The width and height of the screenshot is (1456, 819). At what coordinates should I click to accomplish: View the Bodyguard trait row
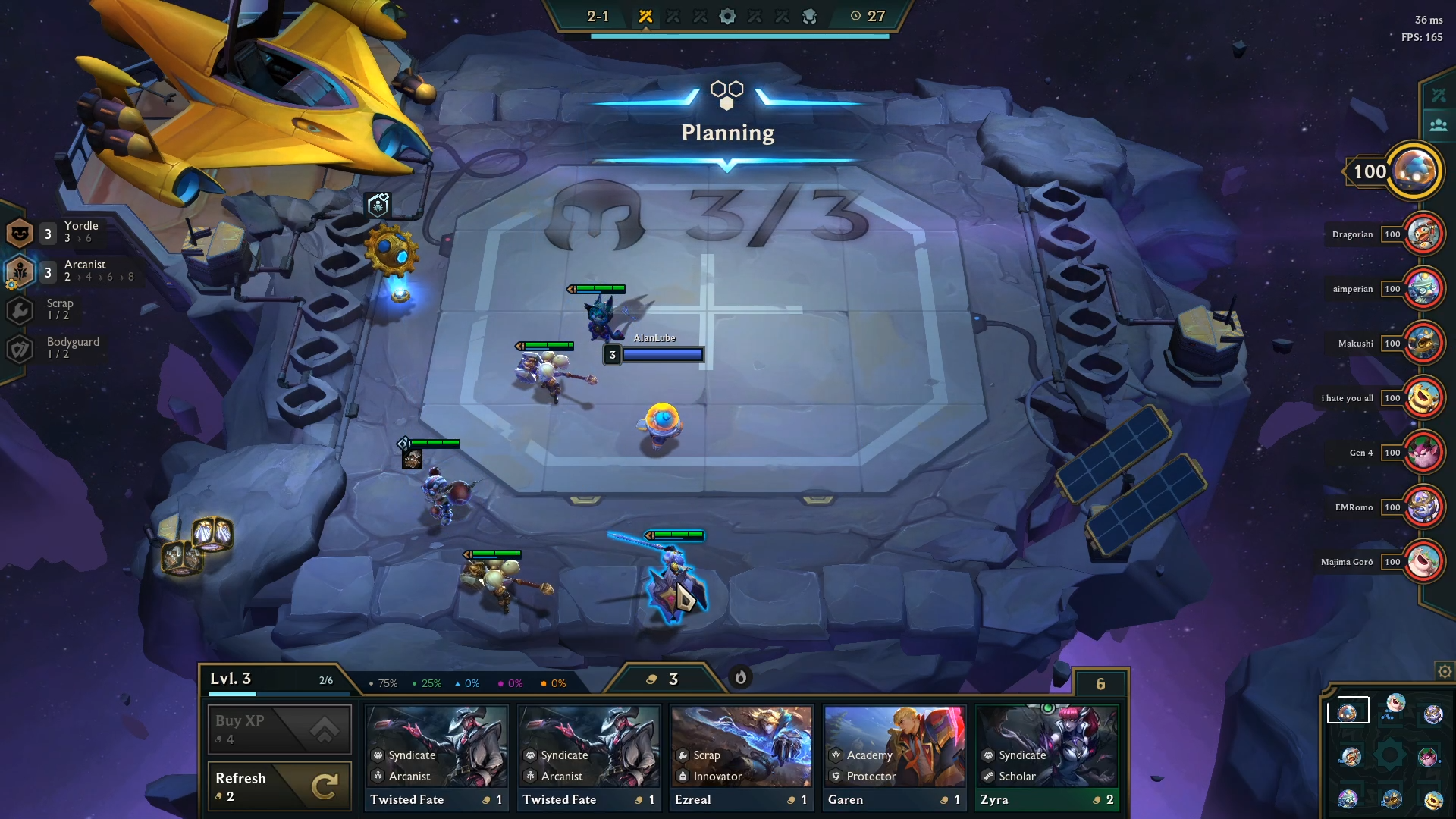click(53, 348)
